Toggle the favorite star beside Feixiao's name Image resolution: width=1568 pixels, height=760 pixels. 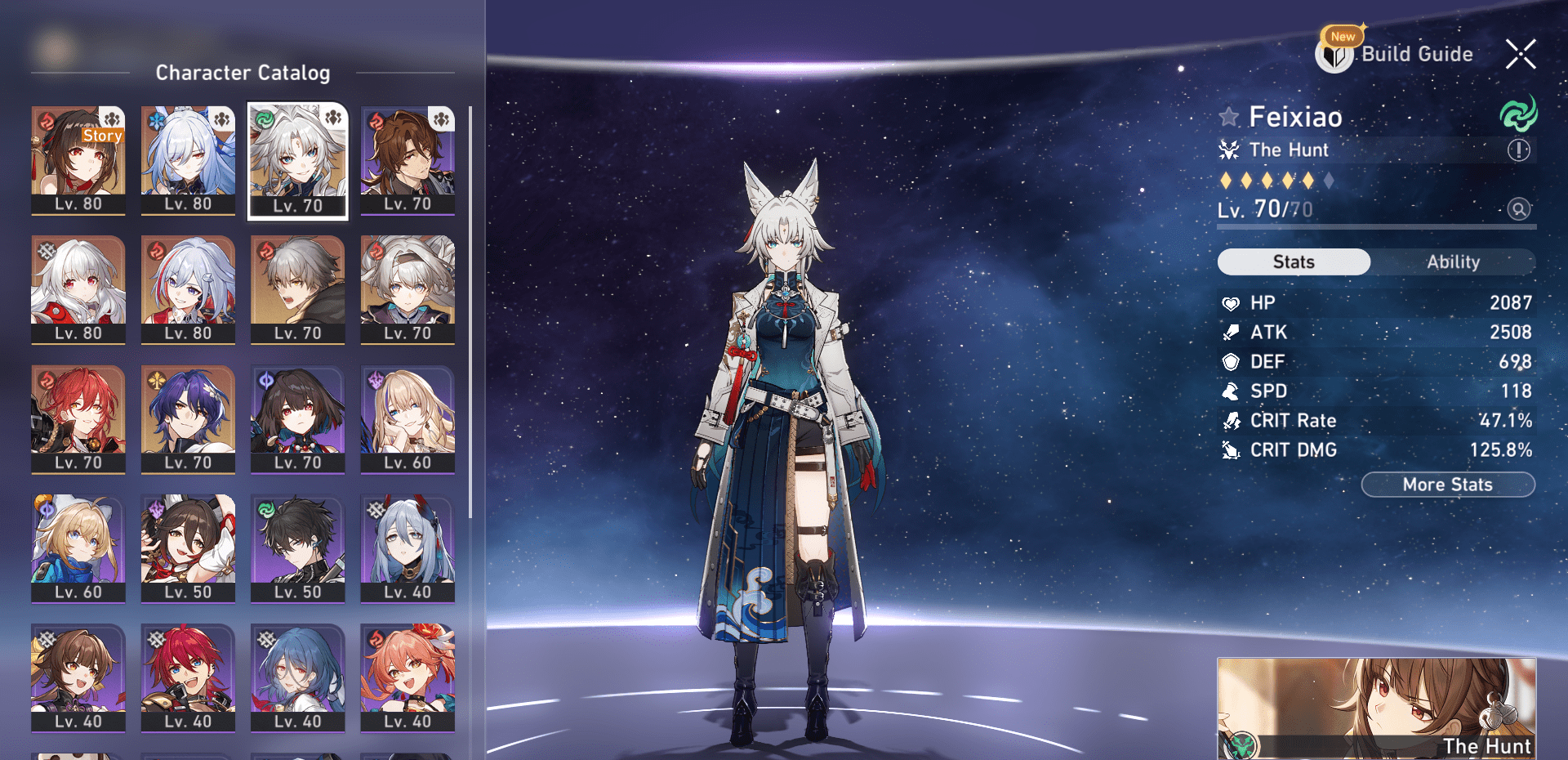click(1227, 116)
